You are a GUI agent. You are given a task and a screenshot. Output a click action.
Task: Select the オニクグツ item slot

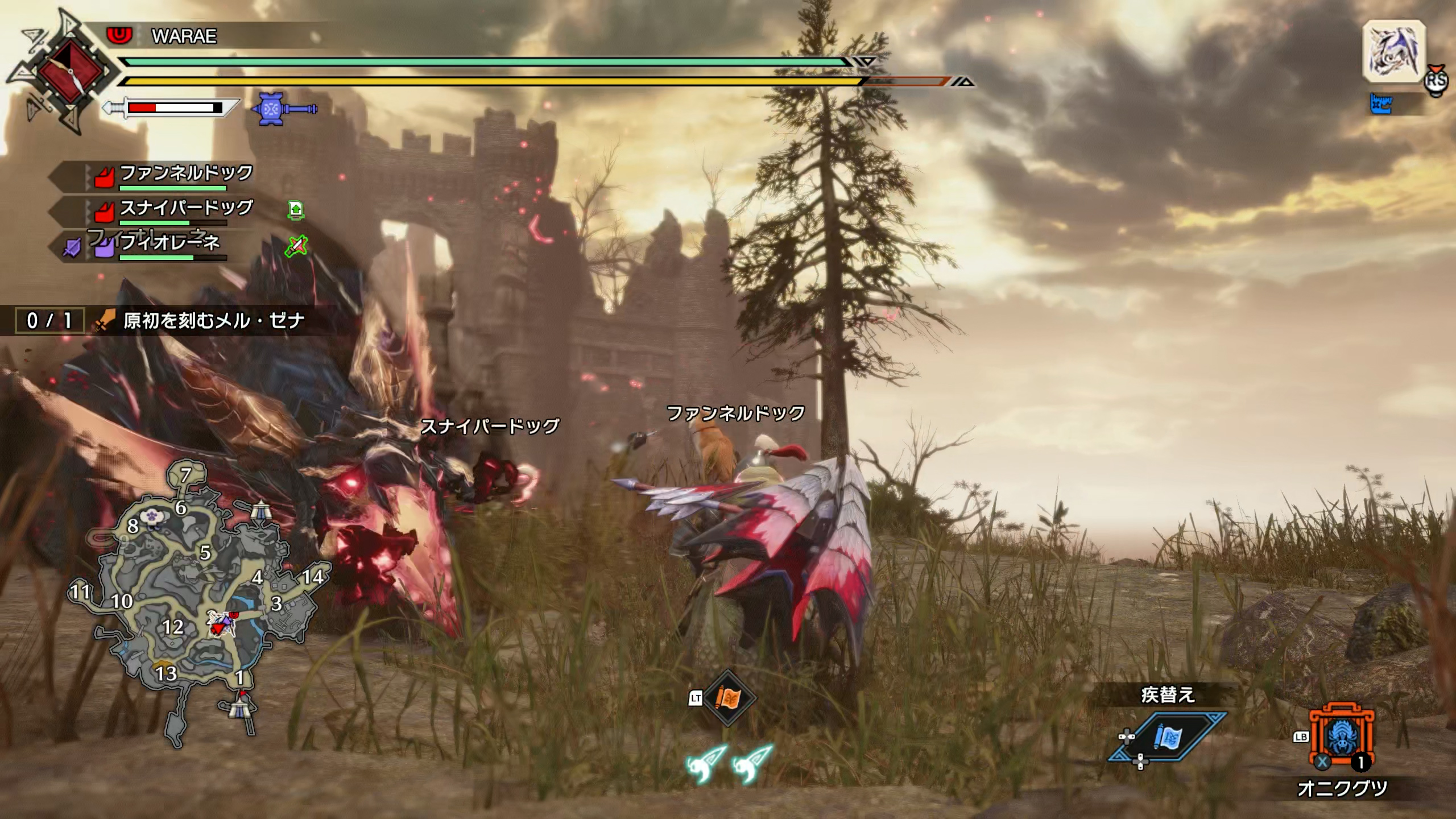tap(1342, 738)
